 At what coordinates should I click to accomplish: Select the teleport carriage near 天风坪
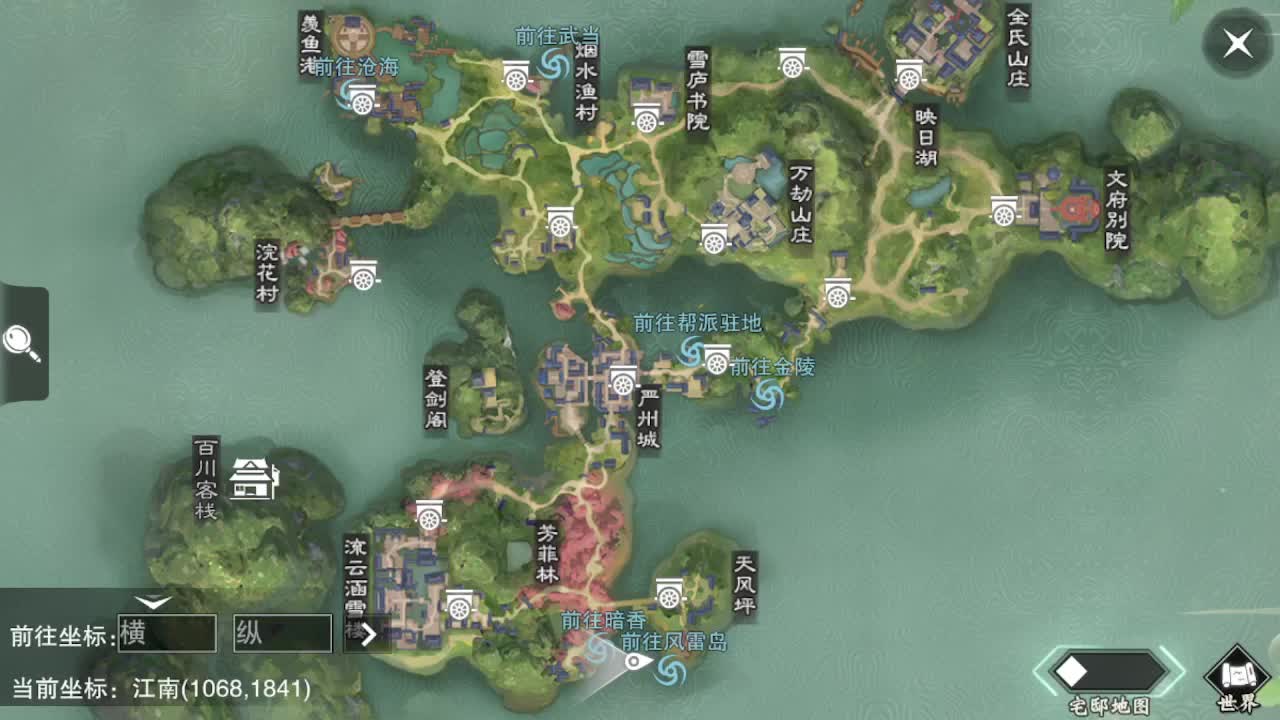pos(669,594)
